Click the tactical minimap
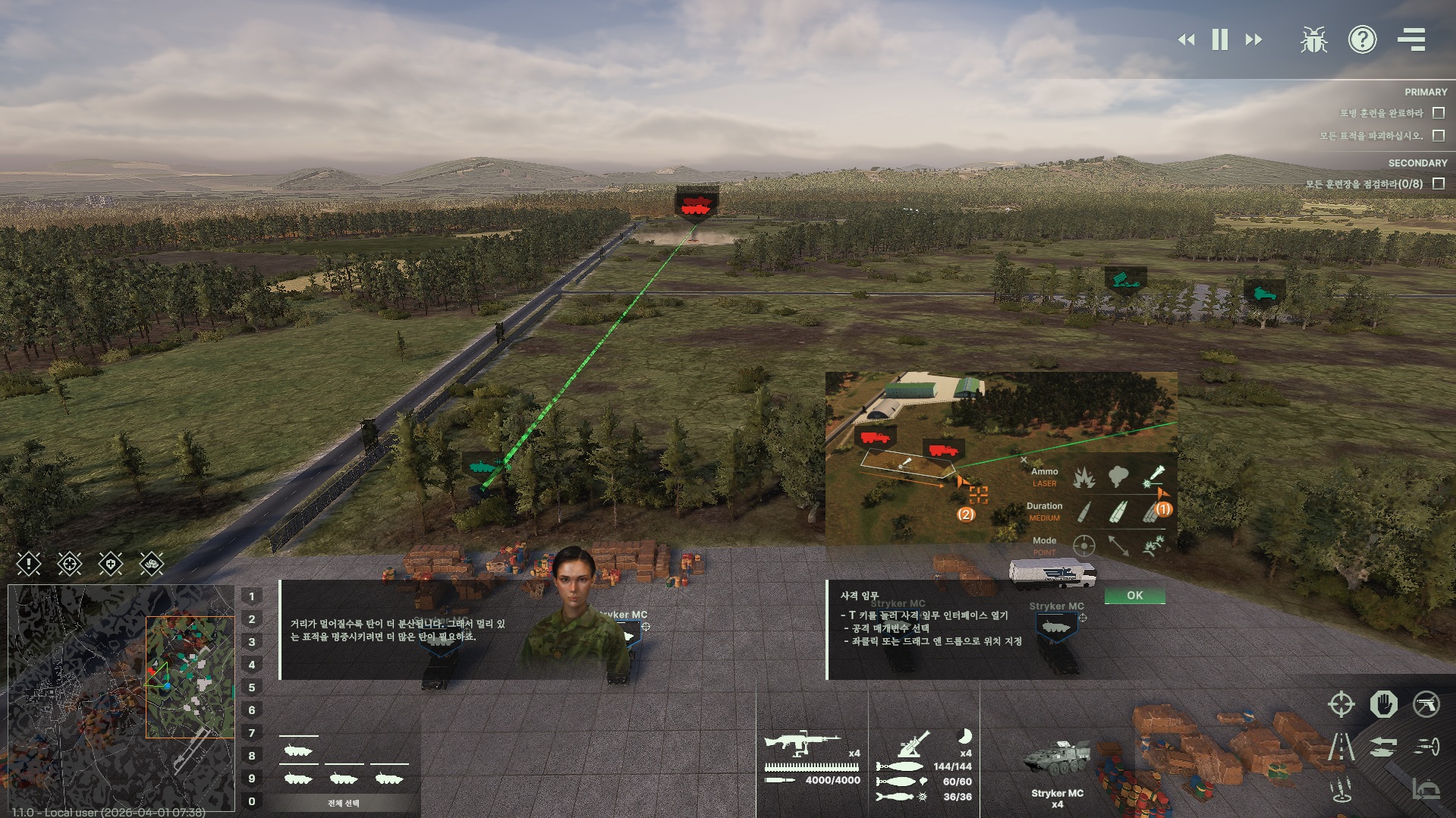The image size is (1456, 818). click(x=121, y=697)
